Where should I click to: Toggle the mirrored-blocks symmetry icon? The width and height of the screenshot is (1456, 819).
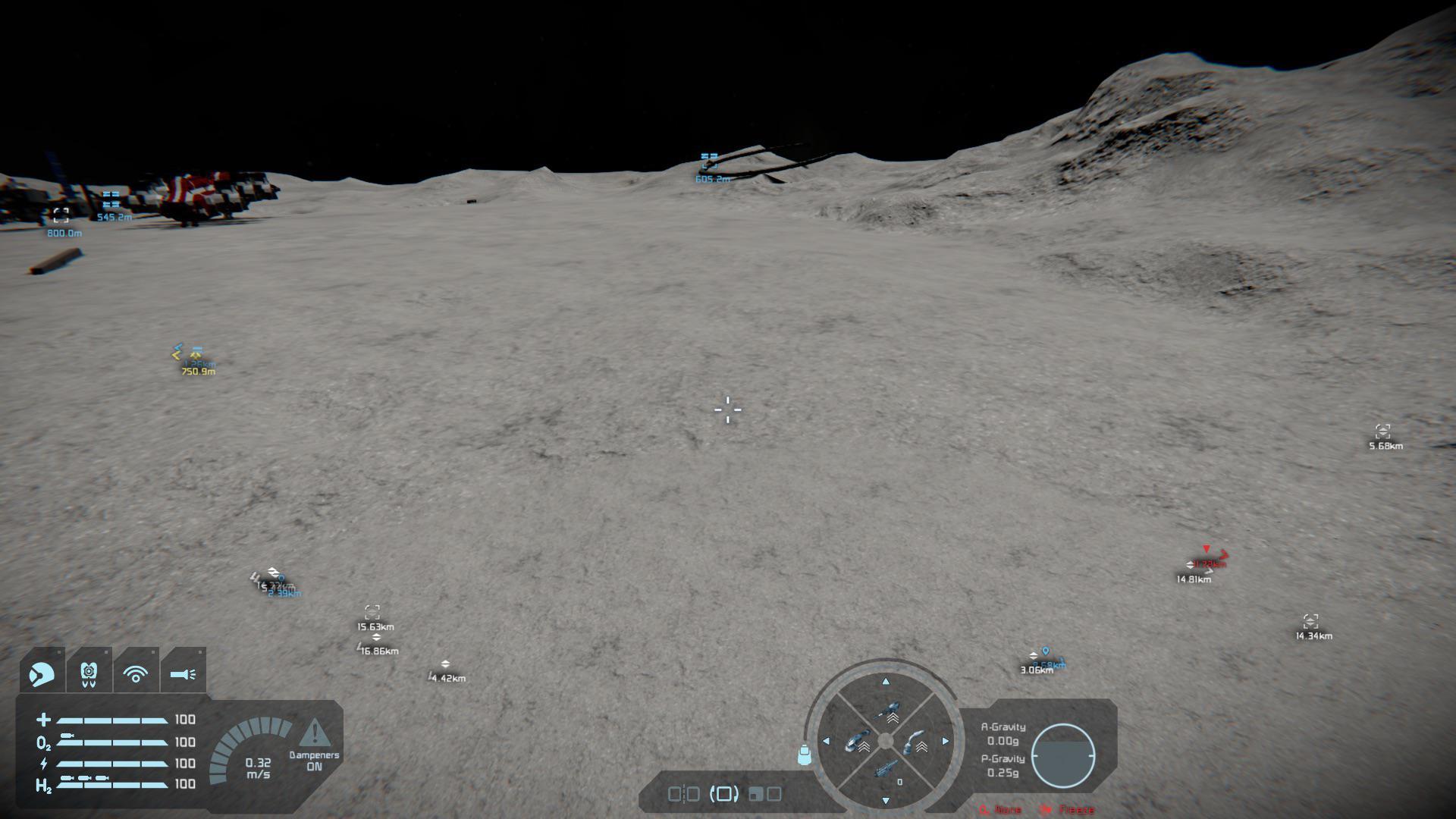(683, 794)
